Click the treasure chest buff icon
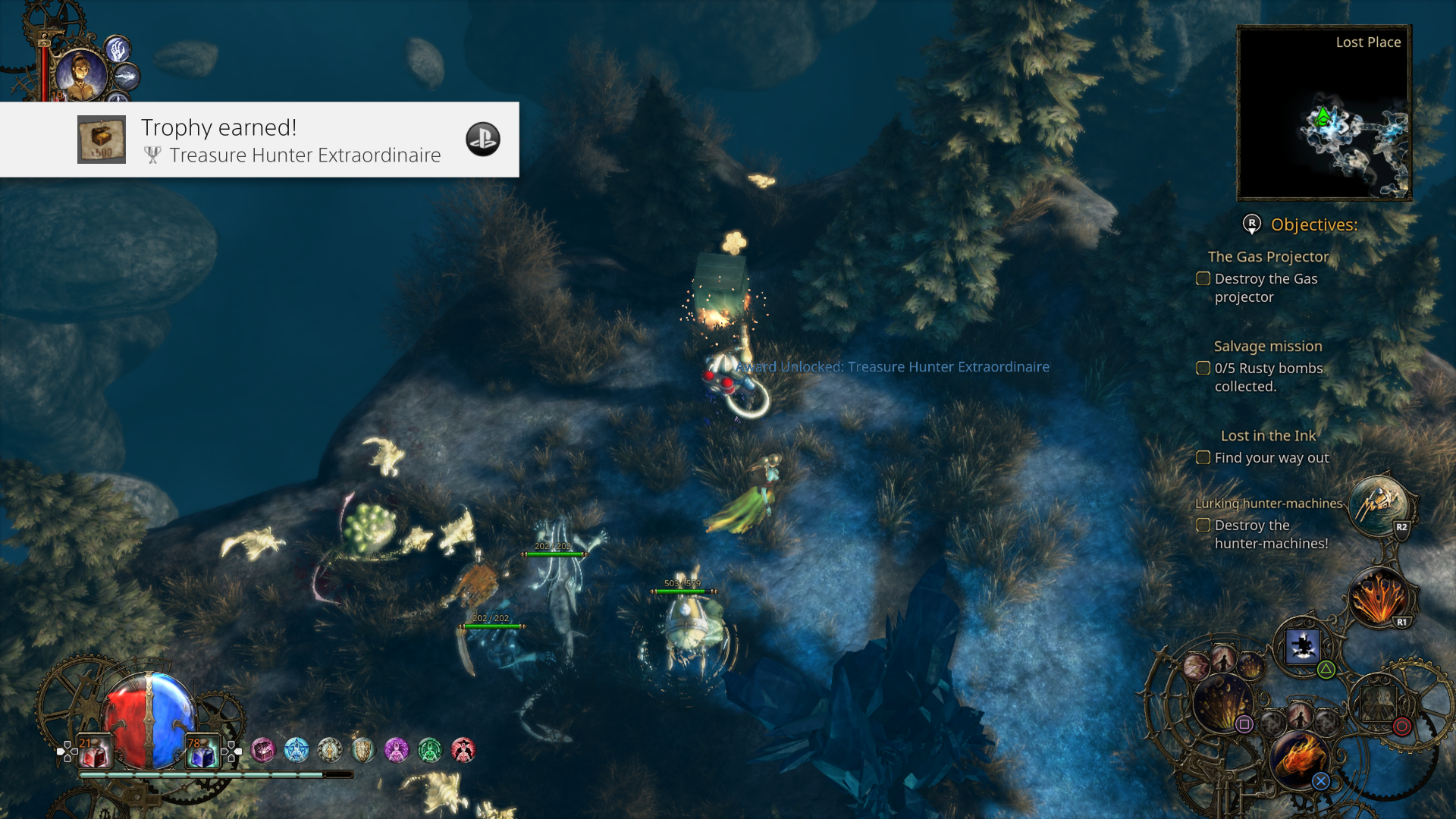 click(x=263, y=750)
